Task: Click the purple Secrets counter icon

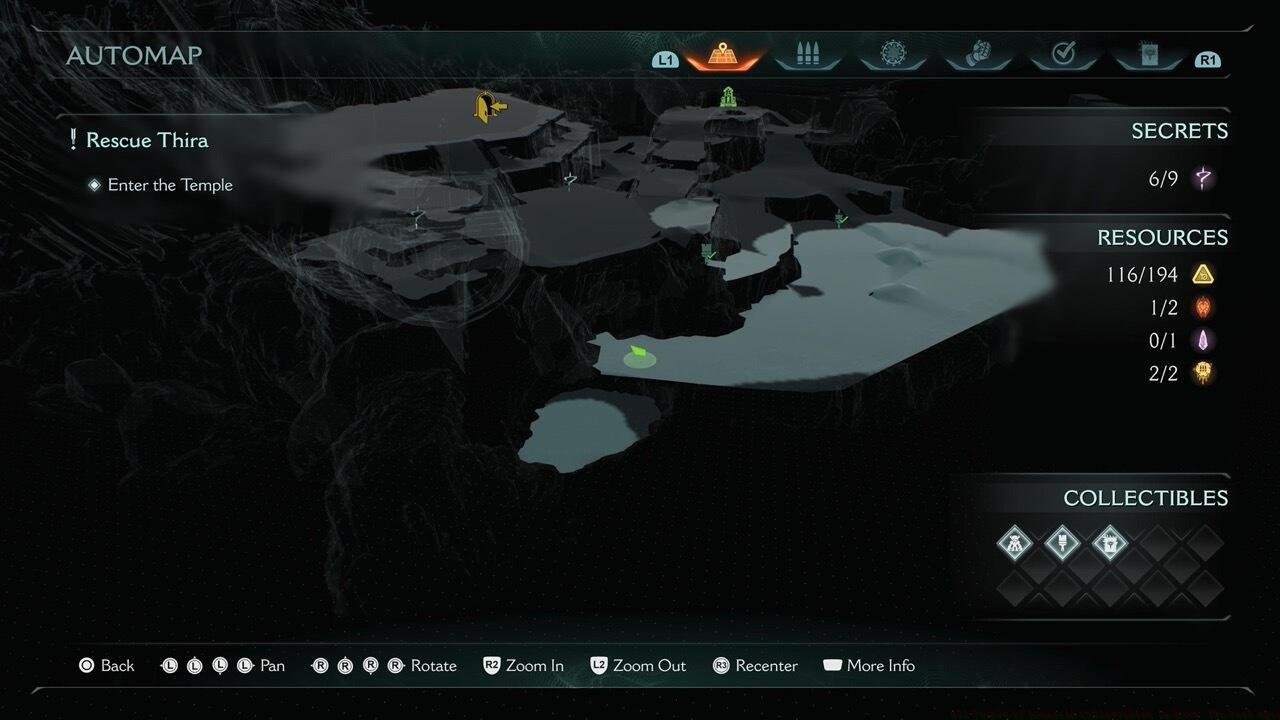Action: pyautogui.click(x=1203, y=179)
